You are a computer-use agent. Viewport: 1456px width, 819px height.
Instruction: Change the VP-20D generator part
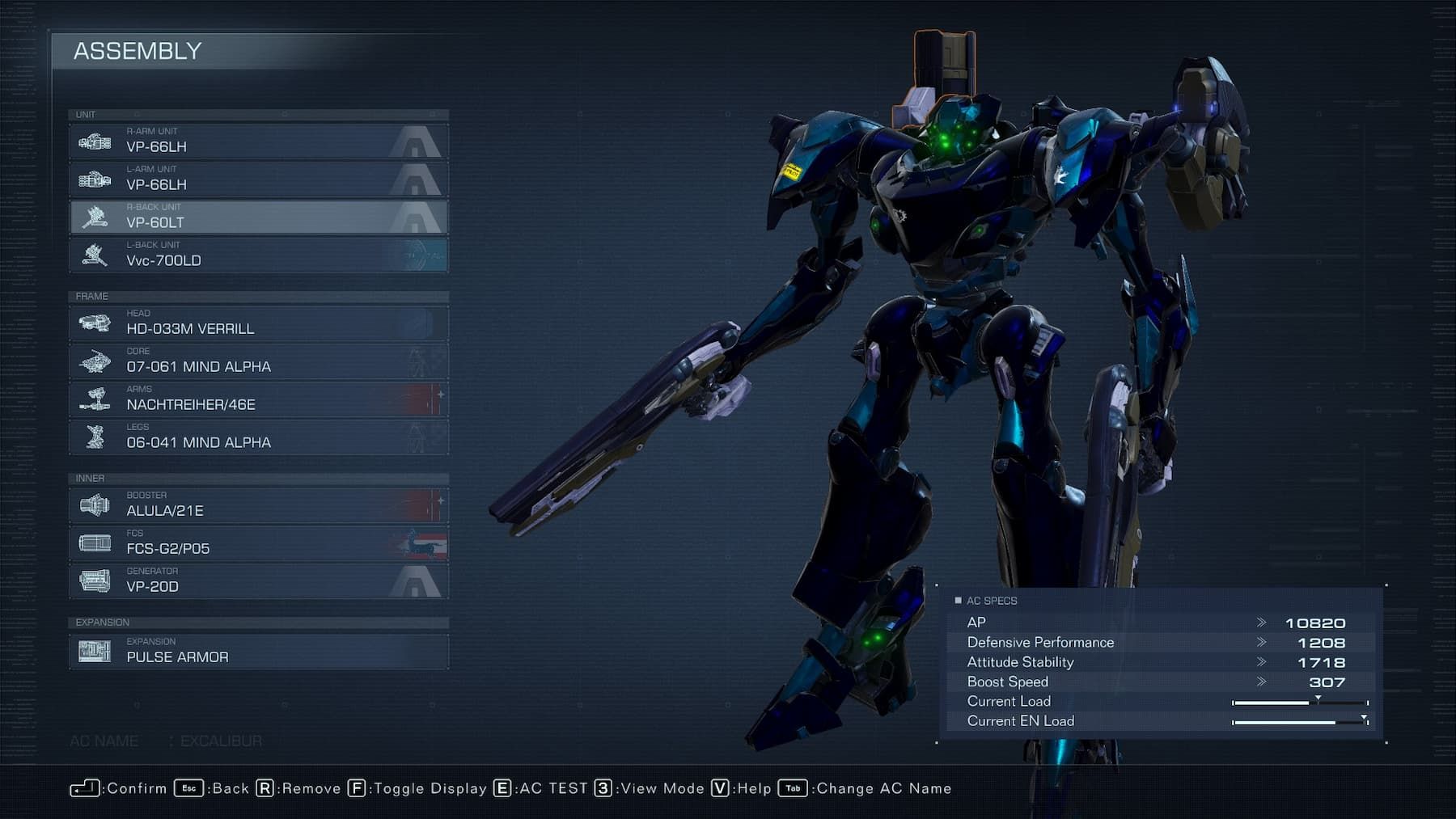259,581
